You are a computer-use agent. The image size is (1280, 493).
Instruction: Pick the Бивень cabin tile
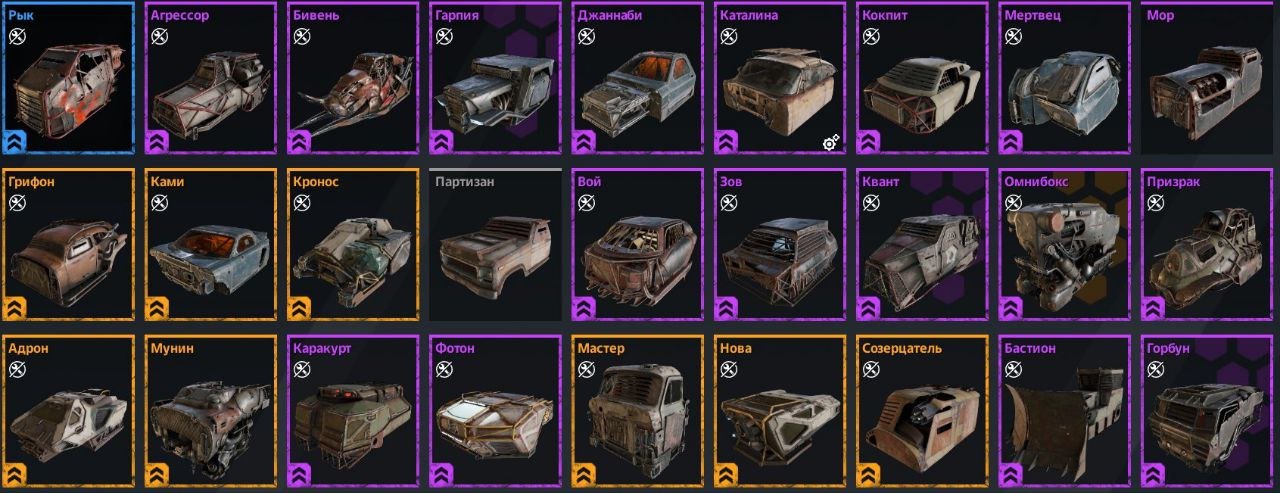(354, 80)
